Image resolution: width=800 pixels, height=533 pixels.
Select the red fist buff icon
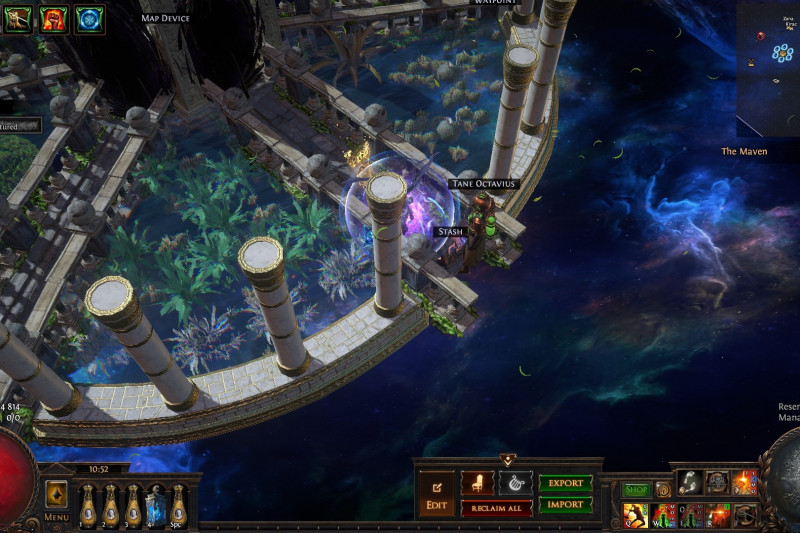point(54,19)
